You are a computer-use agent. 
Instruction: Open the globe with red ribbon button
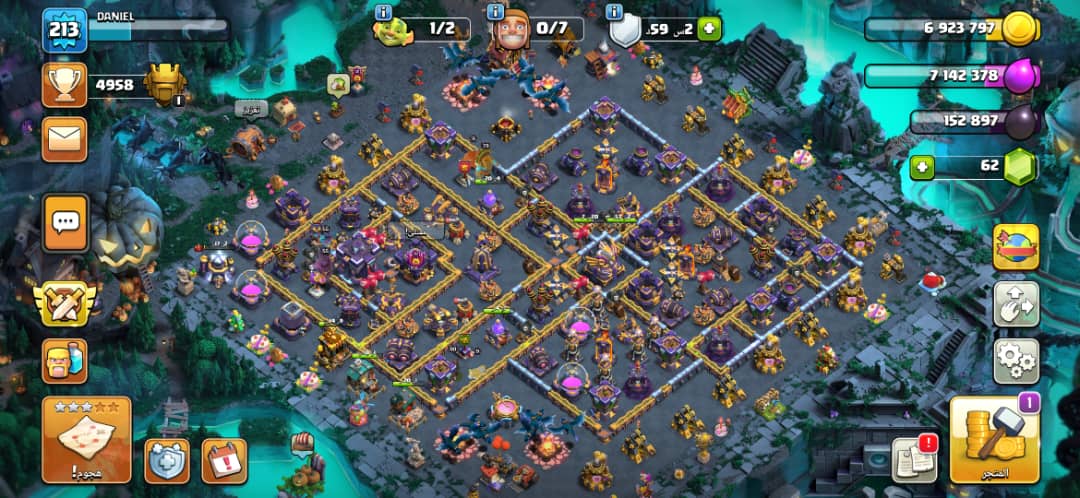1015,247
